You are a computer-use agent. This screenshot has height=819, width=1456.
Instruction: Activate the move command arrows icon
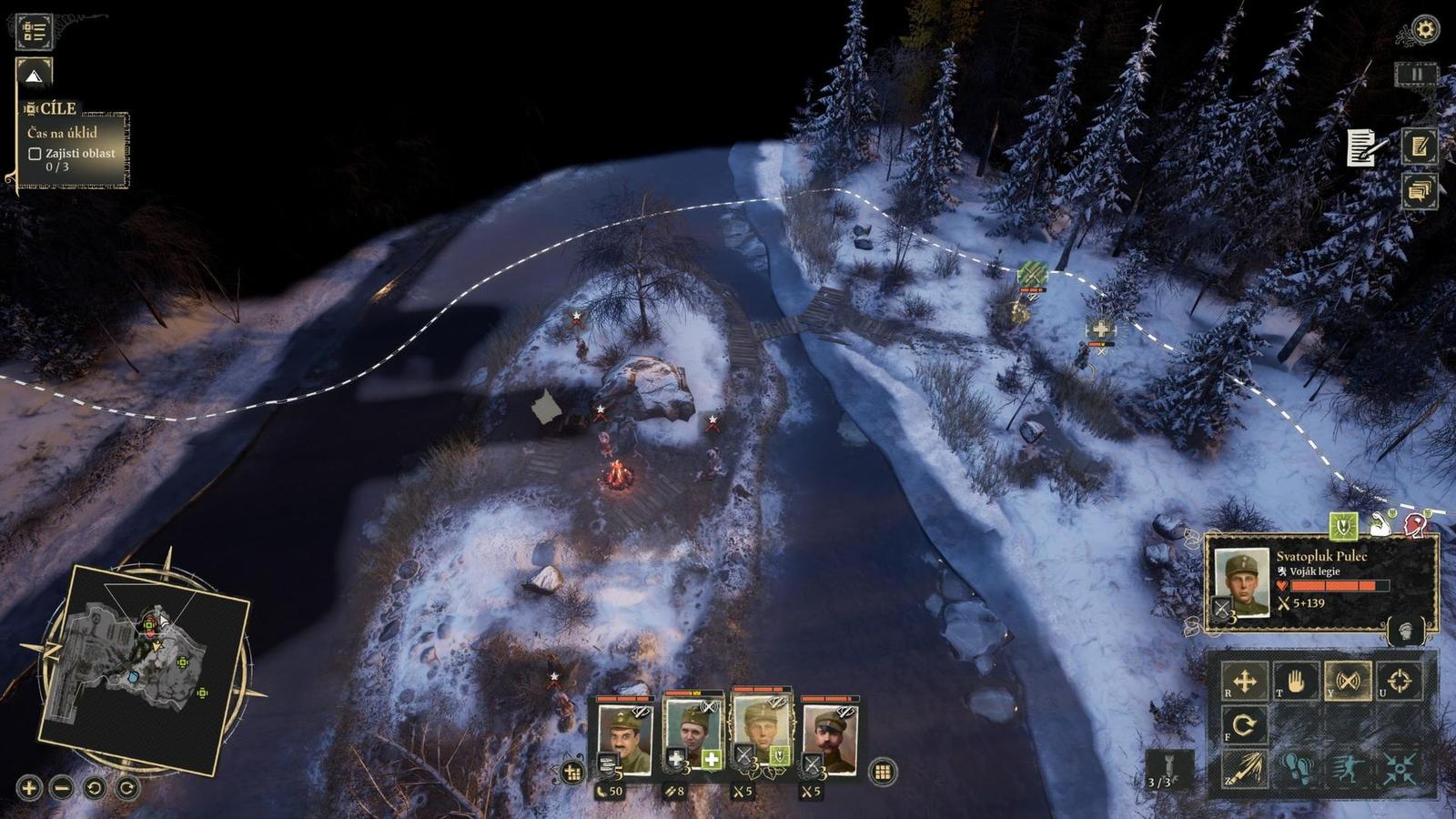1245,681
